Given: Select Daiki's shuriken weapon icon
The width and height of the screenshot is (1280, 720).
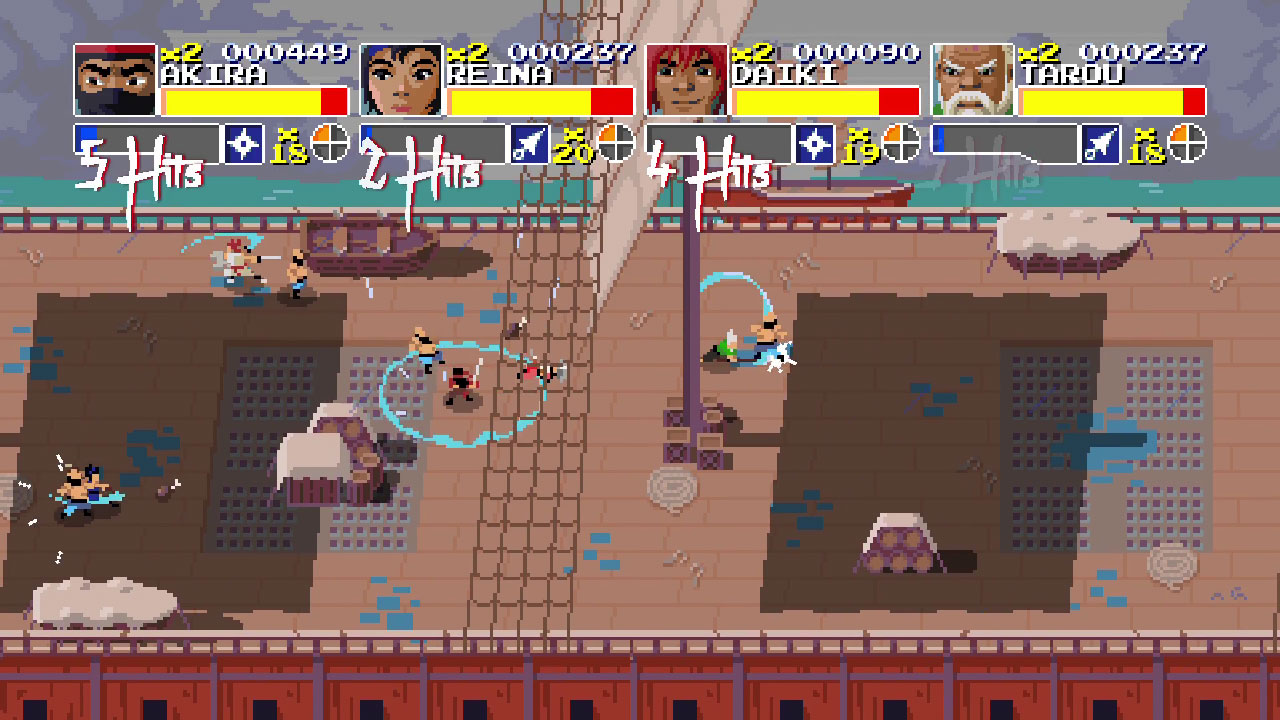Looking at the screenshot, I should [x=816, y=142].
